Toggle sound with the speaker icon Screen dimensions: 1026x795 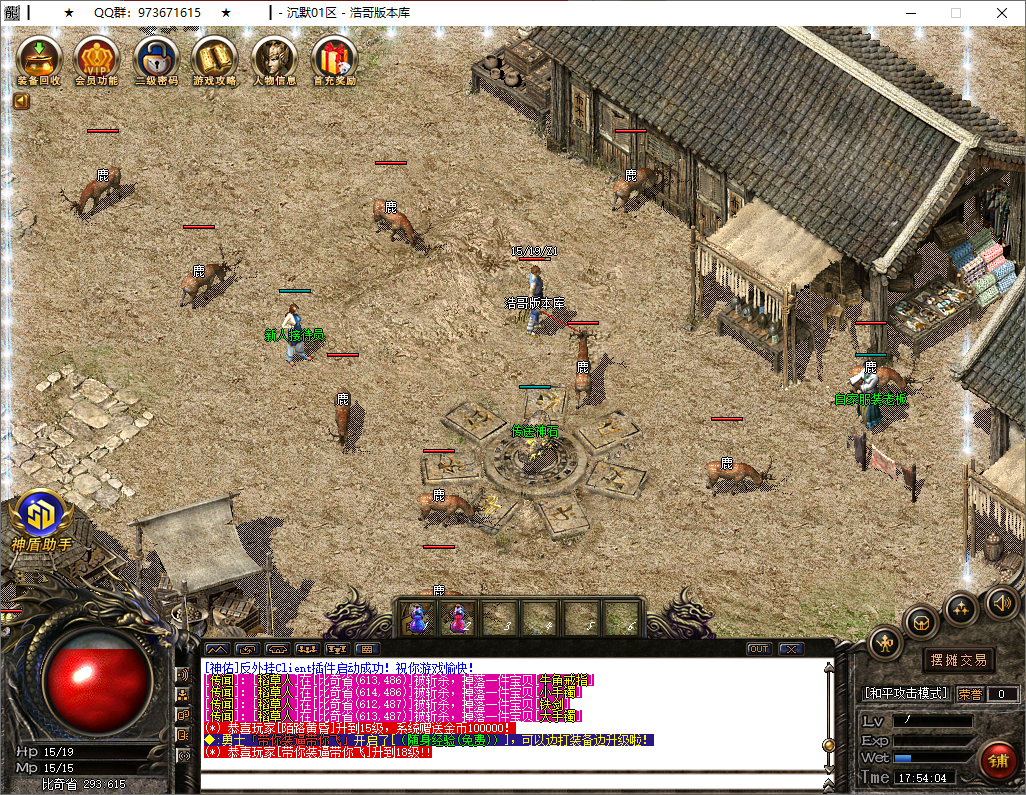pos(1001,602)
